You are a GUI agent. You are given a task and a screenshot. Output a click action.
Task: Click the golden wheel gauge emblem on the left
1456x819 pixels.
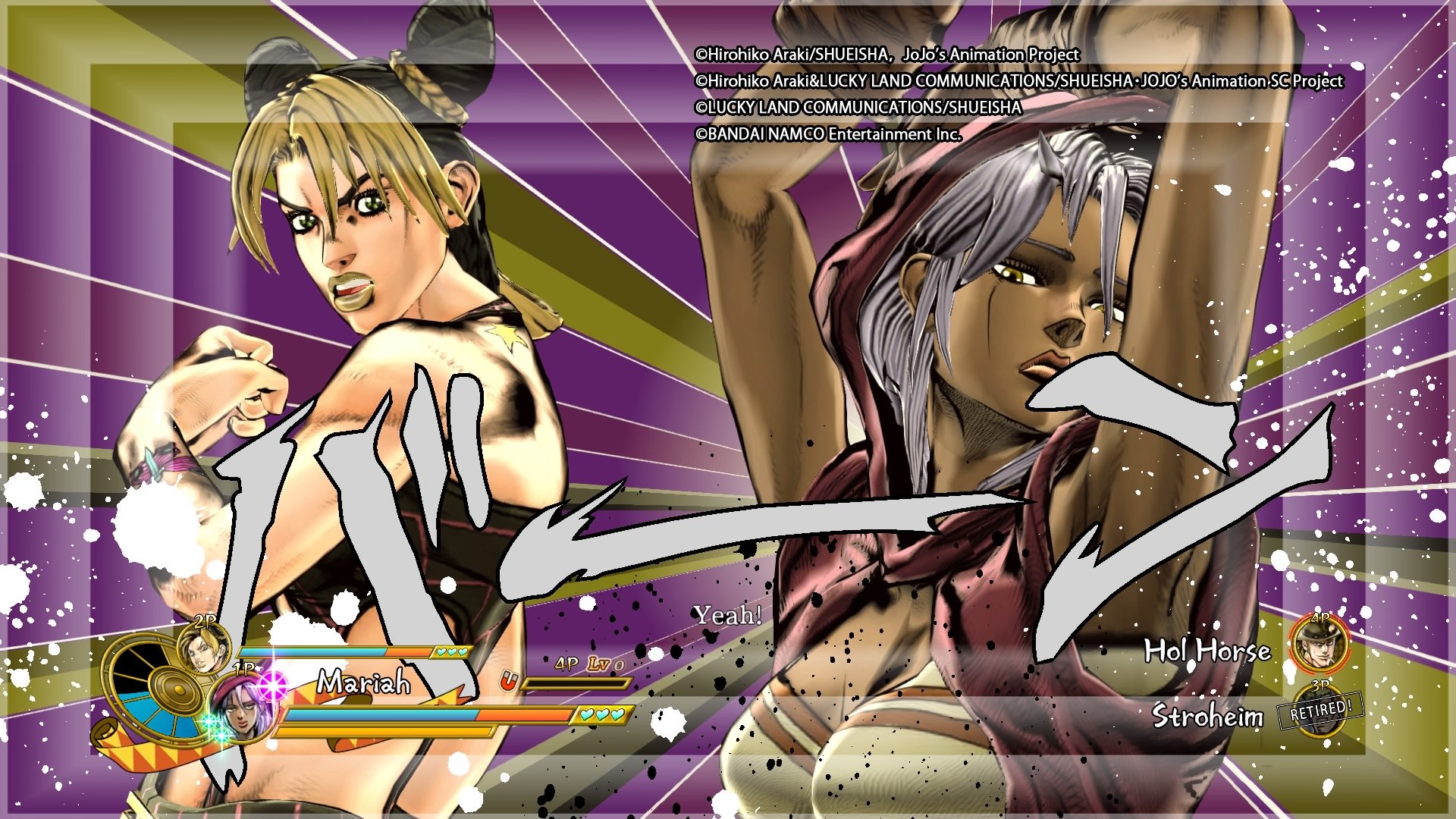pyautogui.click(x=174, y=689)
